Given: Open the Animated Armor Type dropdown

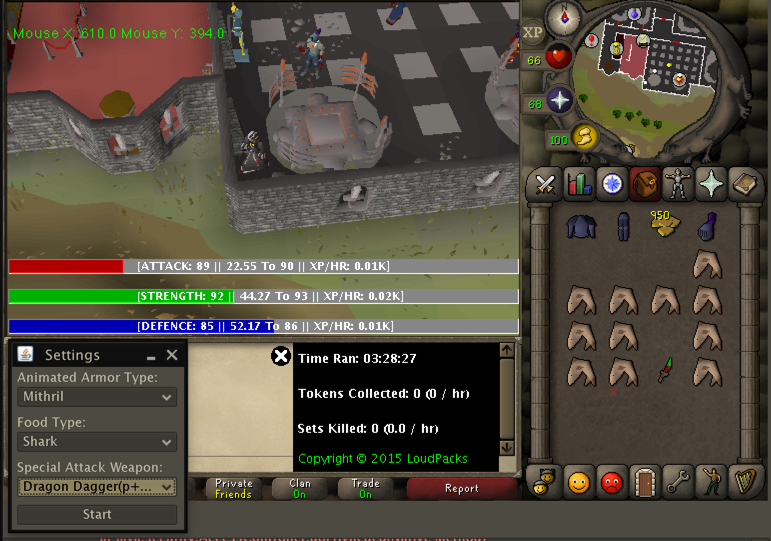Looking at the screenshot, I should coord(97,397).
